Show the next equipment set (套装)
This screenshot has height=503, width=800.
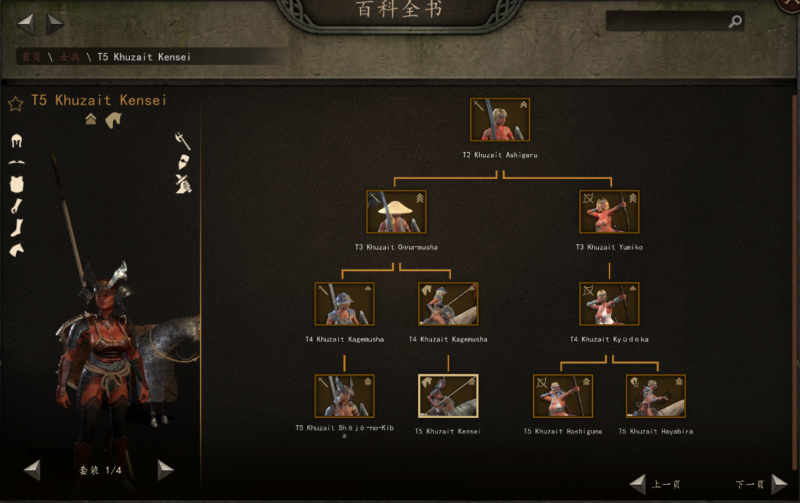(x=166, y=469)
